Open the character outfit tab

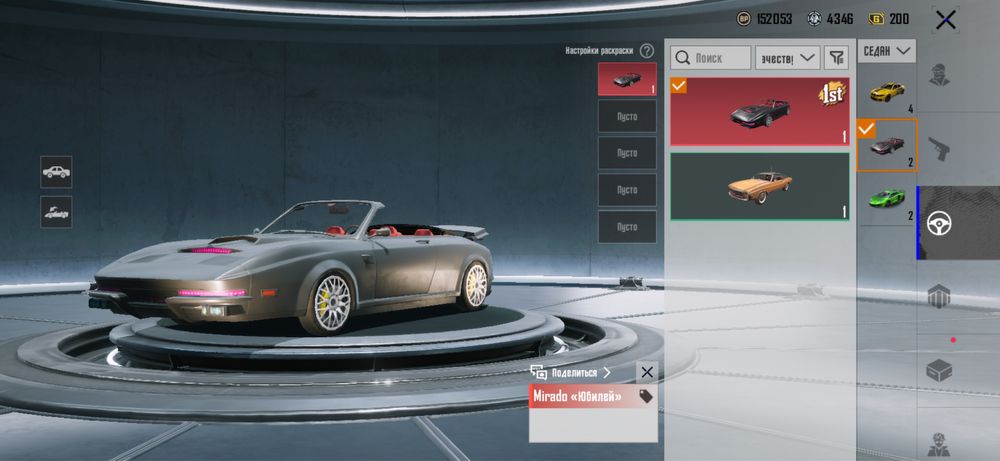coord(938,75)
